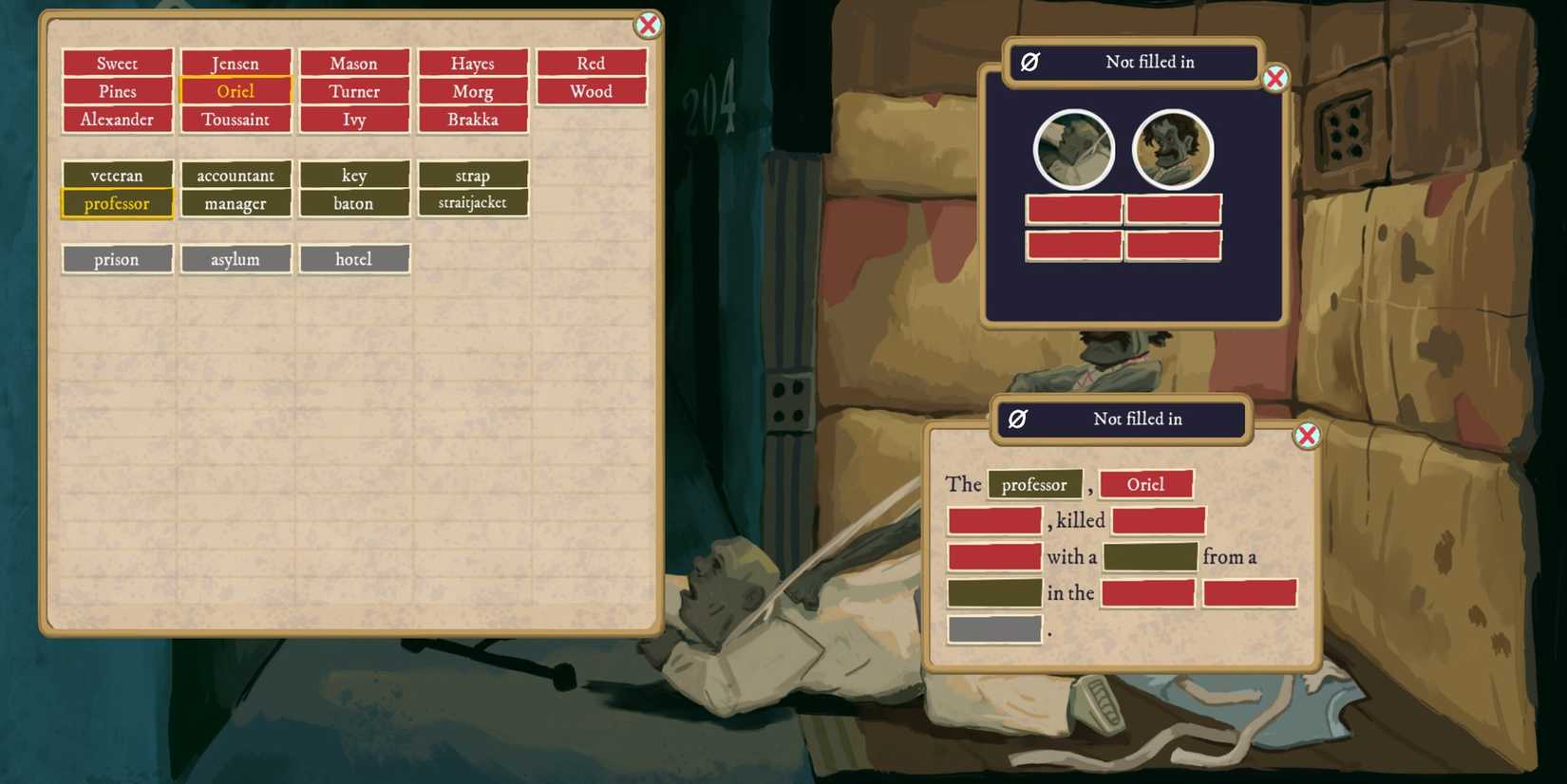Select the baton weapon tile
Screen dimensions: 1567x784
[354, 203]
